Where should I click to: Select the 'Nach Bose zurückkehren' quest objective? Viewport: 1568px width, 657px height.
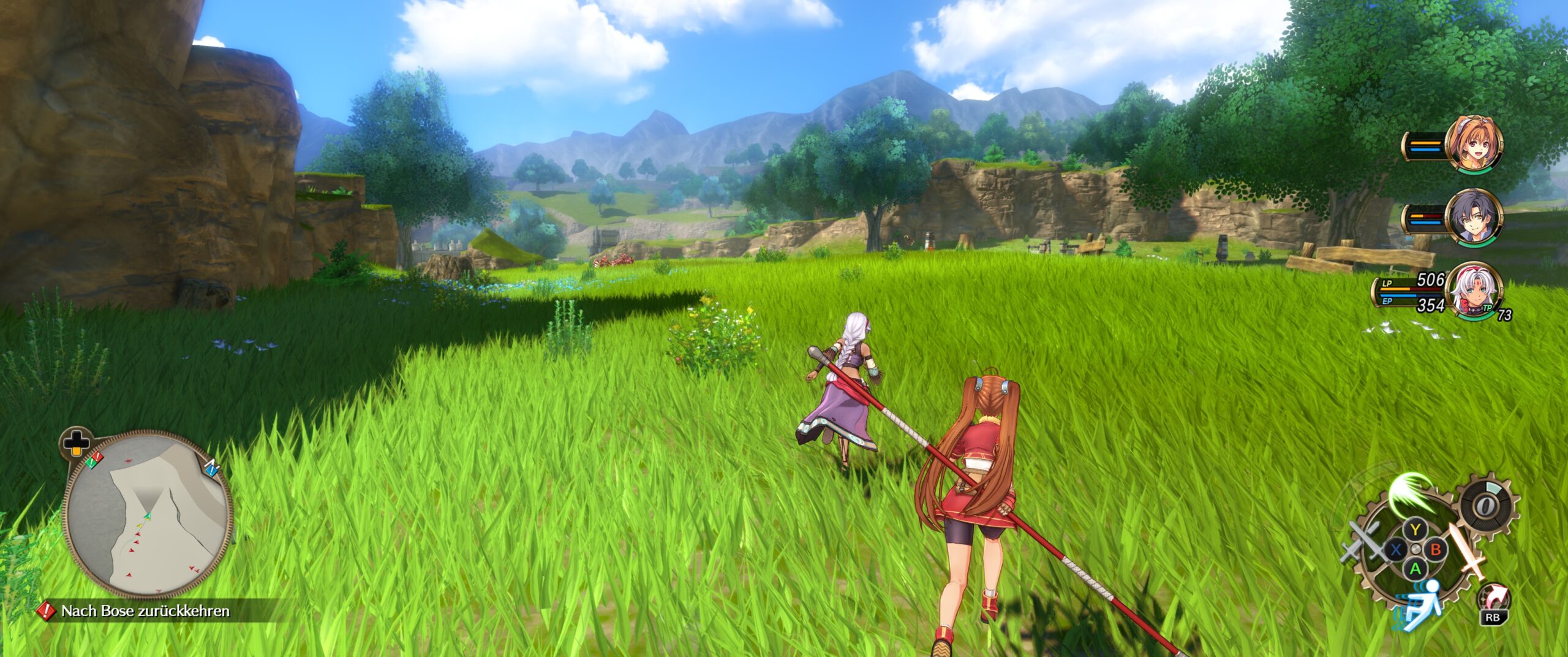(x=145, y=611)
